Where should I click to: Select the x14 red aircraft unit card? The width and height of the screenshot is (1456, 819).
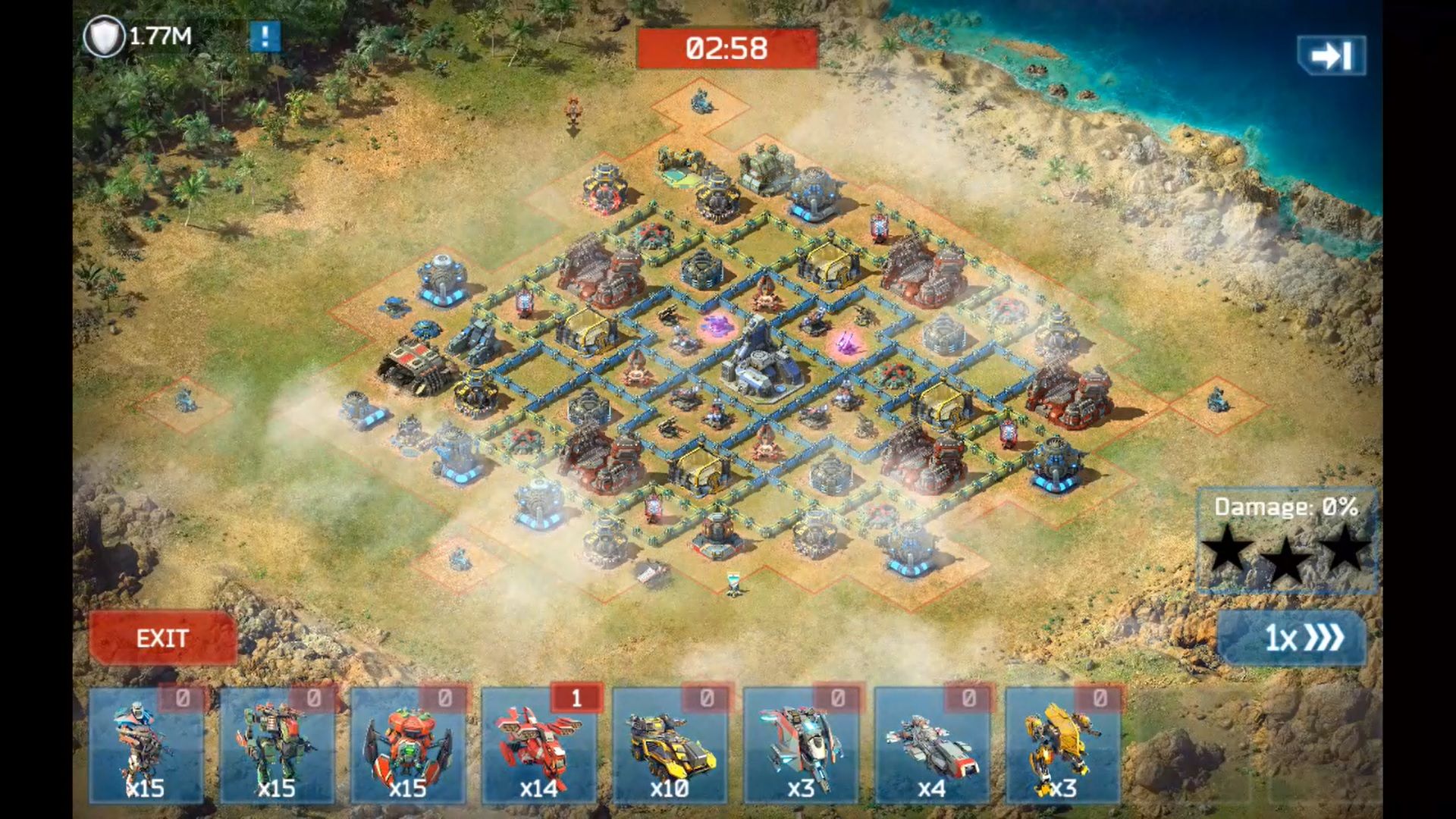[539, 745]
